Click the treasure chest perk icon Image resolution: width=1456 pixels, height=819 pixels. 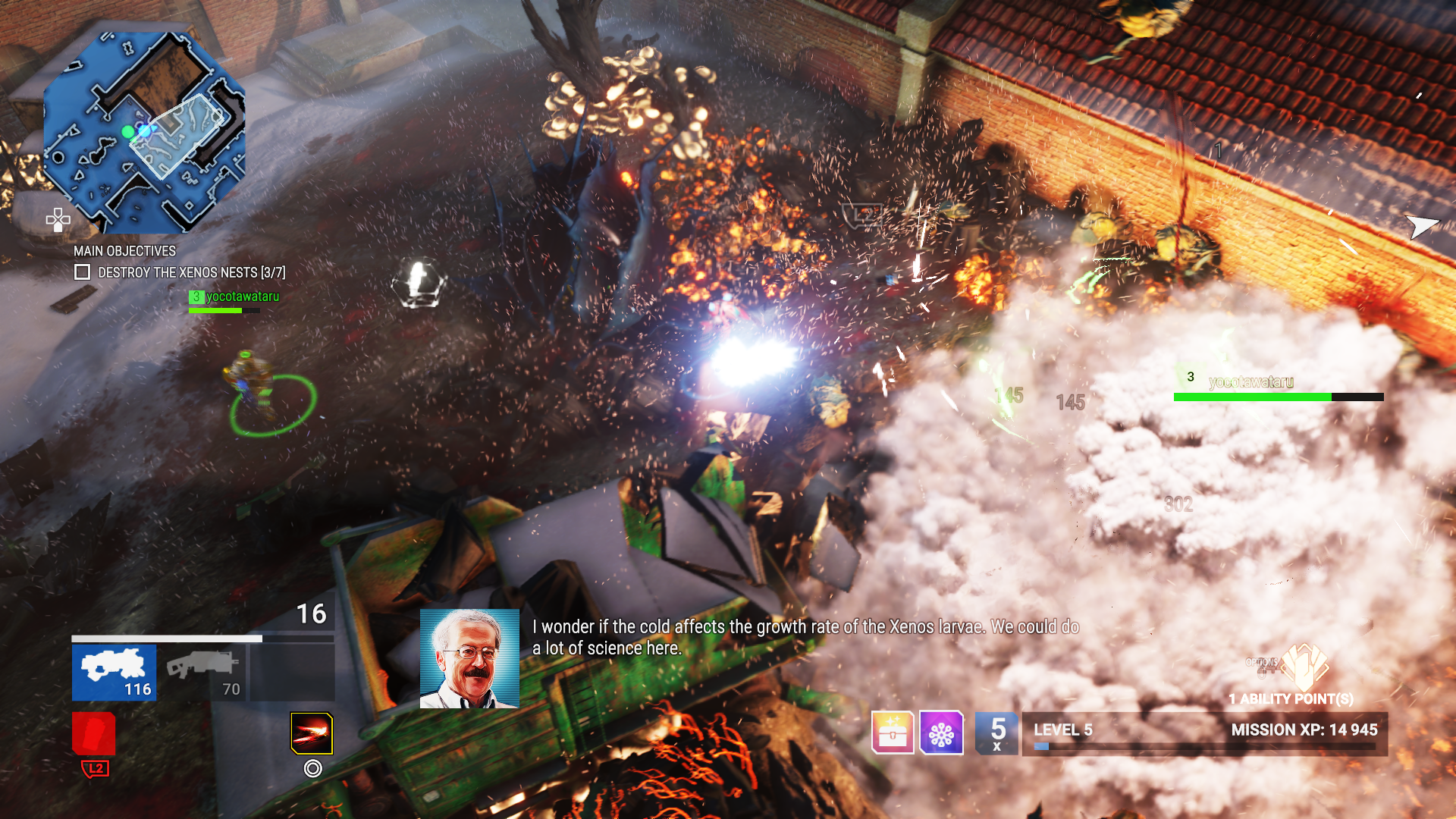click(x=893, y=733)
